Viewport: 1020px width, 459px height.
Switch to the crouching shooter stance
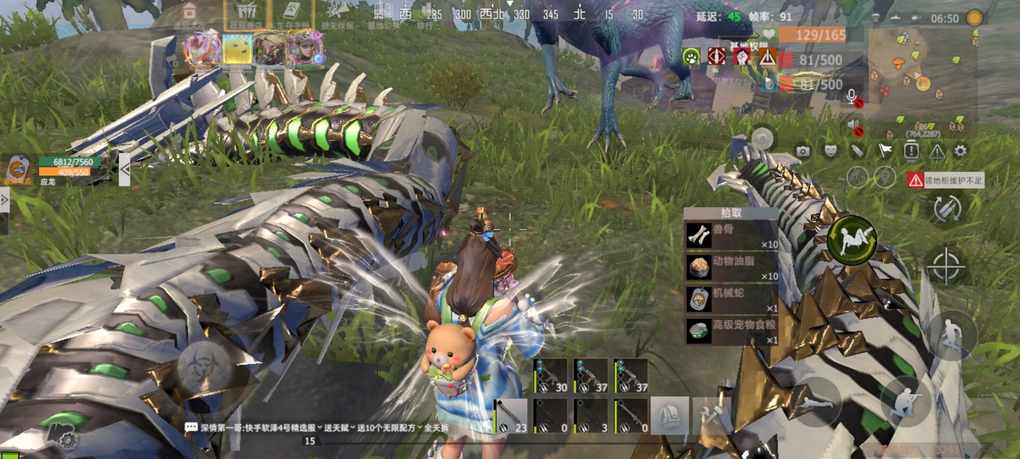(x=905, y=400)
